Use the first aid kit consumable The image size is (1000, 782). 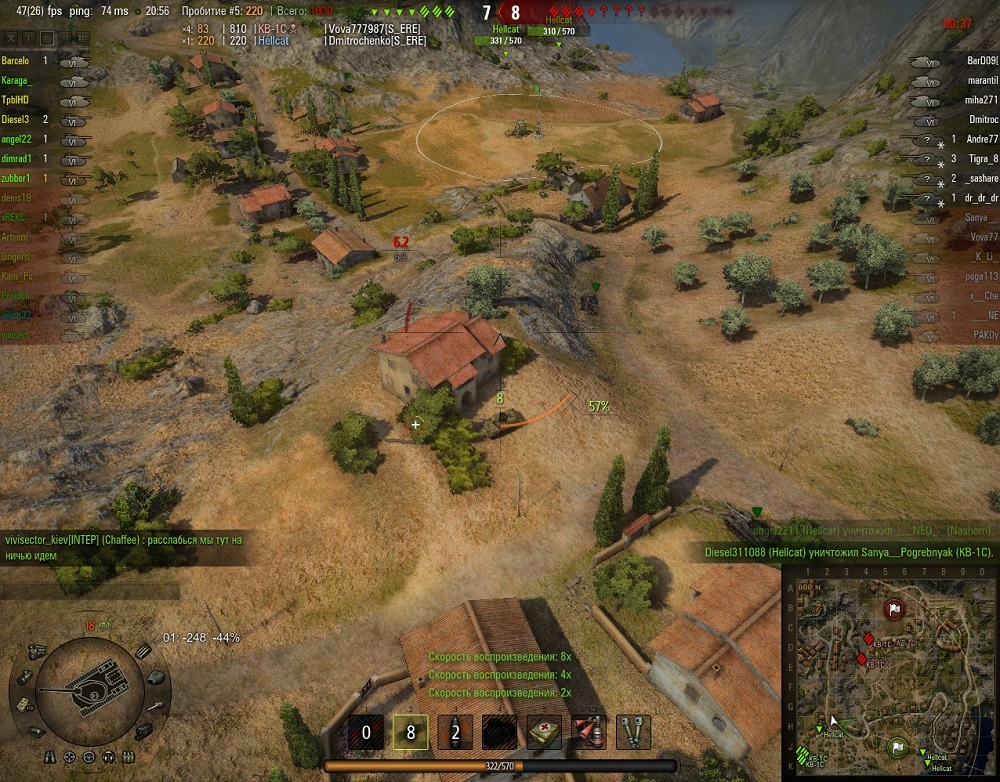click(544, 732)
